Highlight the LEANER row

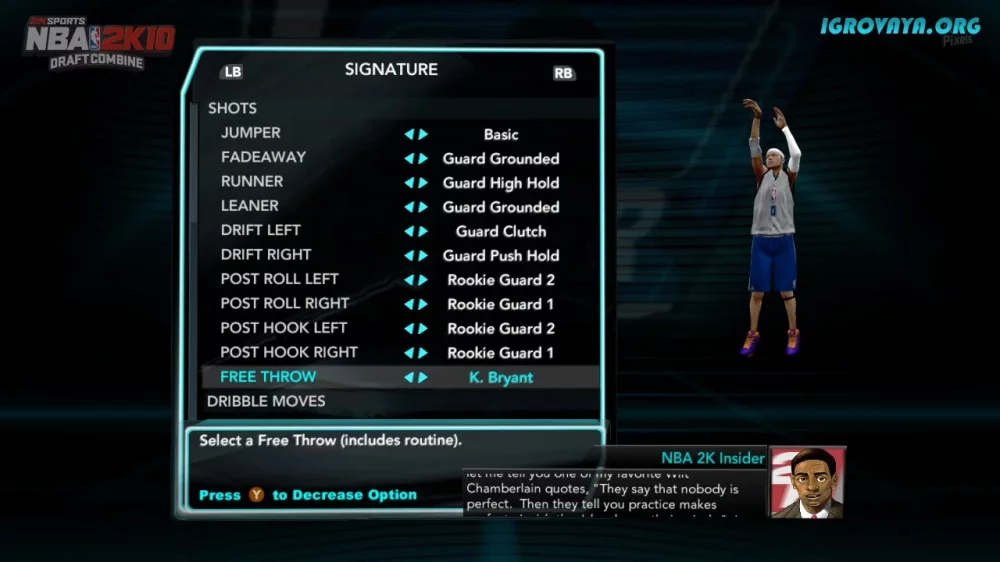250,206
